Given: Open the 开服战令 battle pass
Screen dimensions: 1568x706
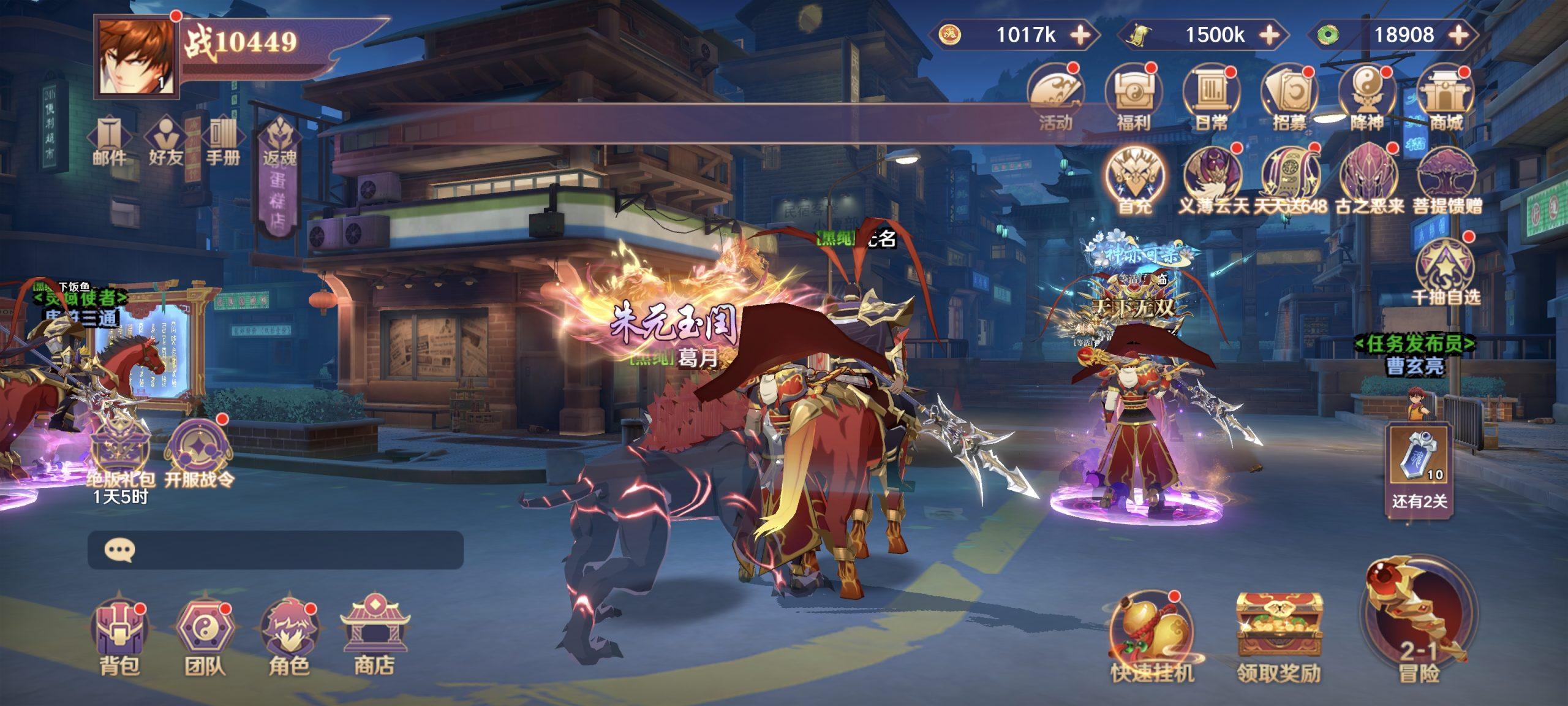Looking at the screenshot, I should point(199,454).
